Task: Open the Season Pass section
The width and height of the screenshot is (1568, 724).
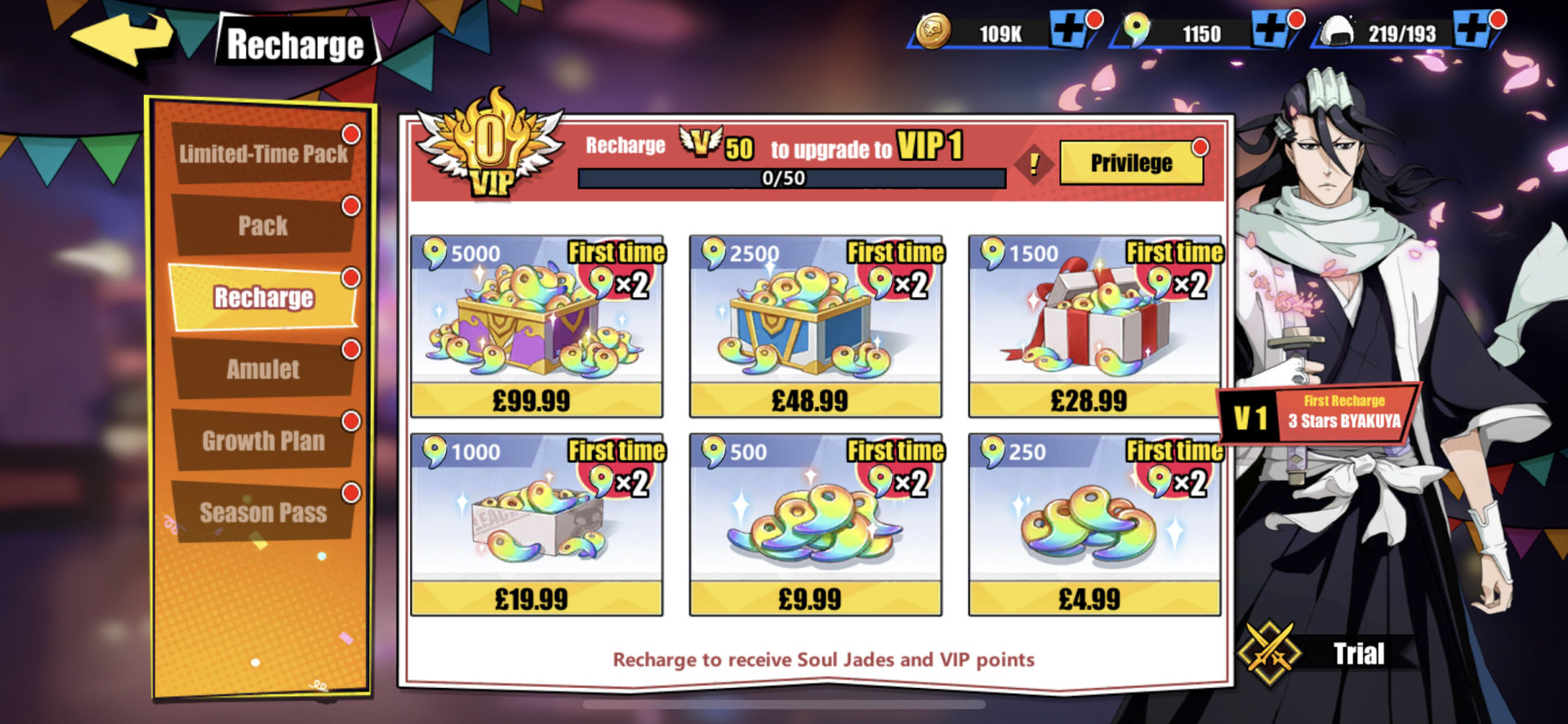Action: [x=261, y=513]
